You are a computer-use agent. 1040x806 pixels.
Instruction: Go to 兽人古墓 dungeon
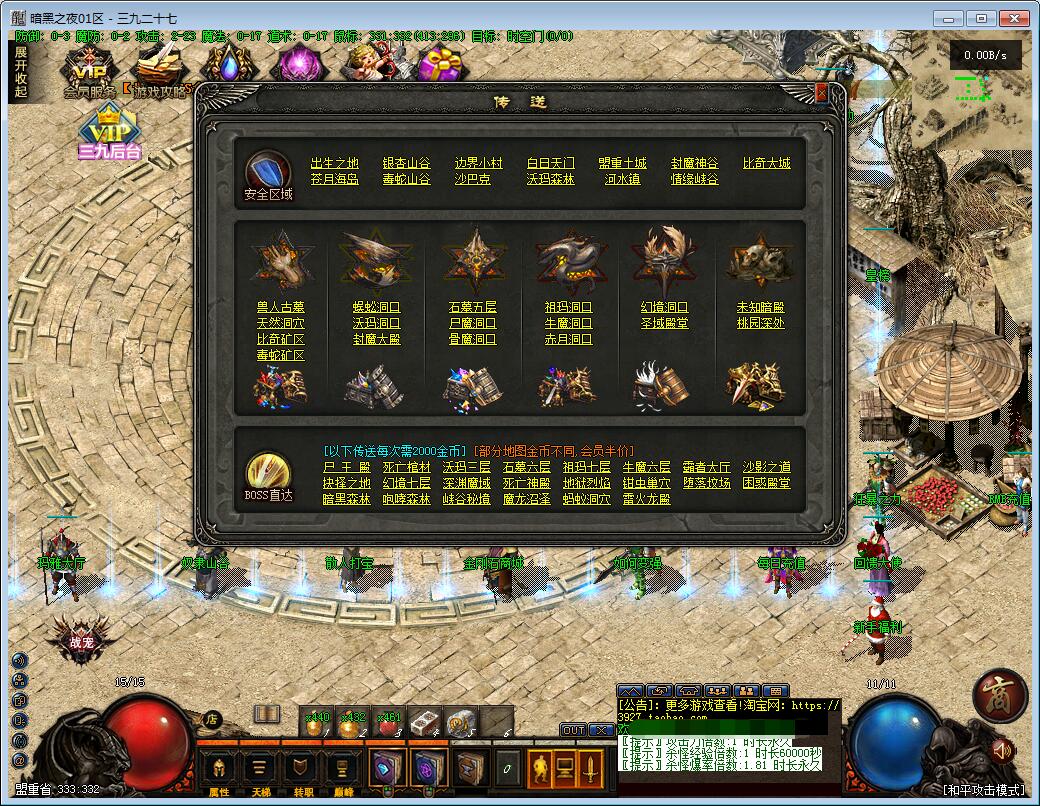pyautogui.click(x=280, y=307)
